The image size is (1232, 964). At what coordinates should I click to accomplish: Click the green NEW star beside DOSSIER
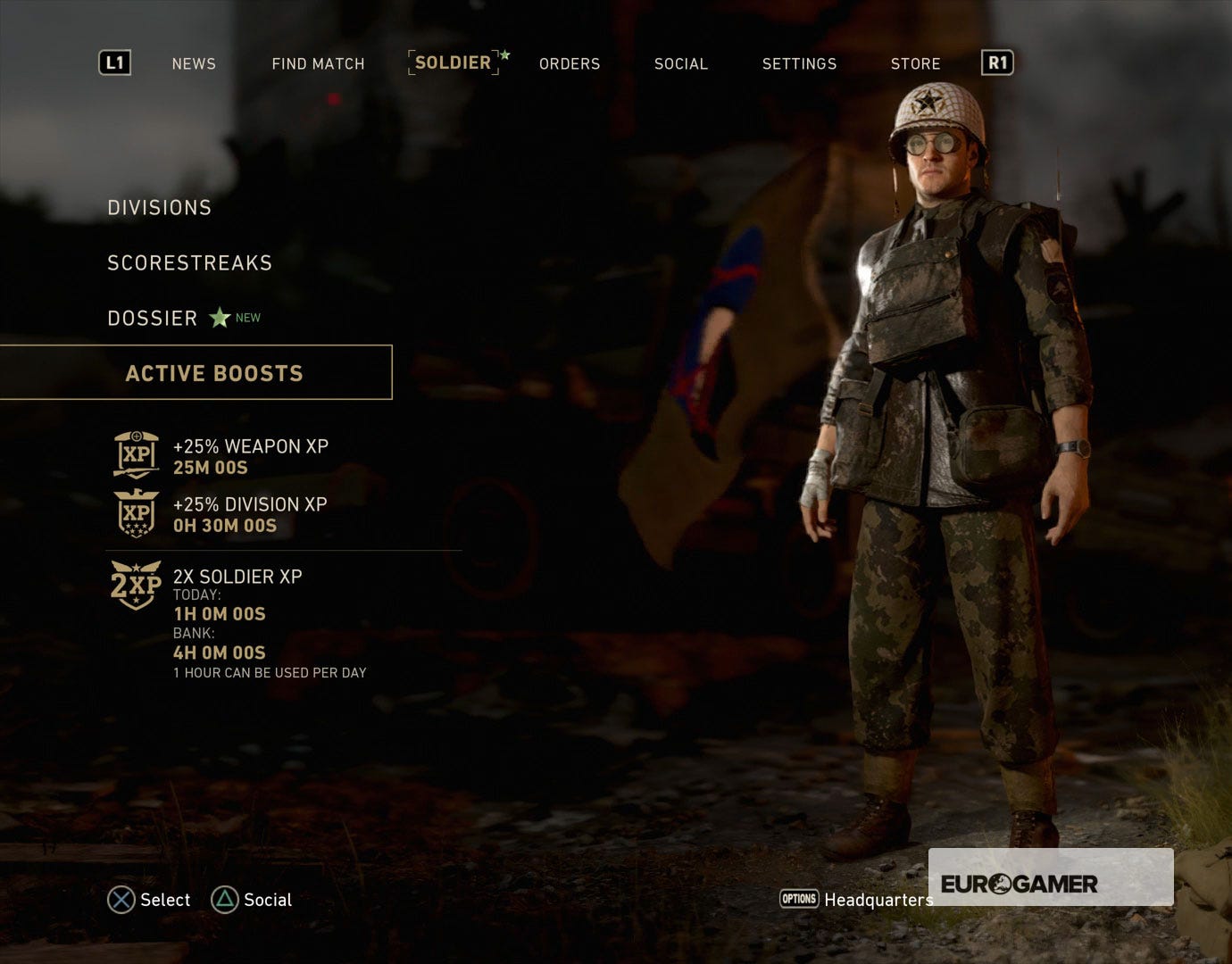click(x=220, y=317)
